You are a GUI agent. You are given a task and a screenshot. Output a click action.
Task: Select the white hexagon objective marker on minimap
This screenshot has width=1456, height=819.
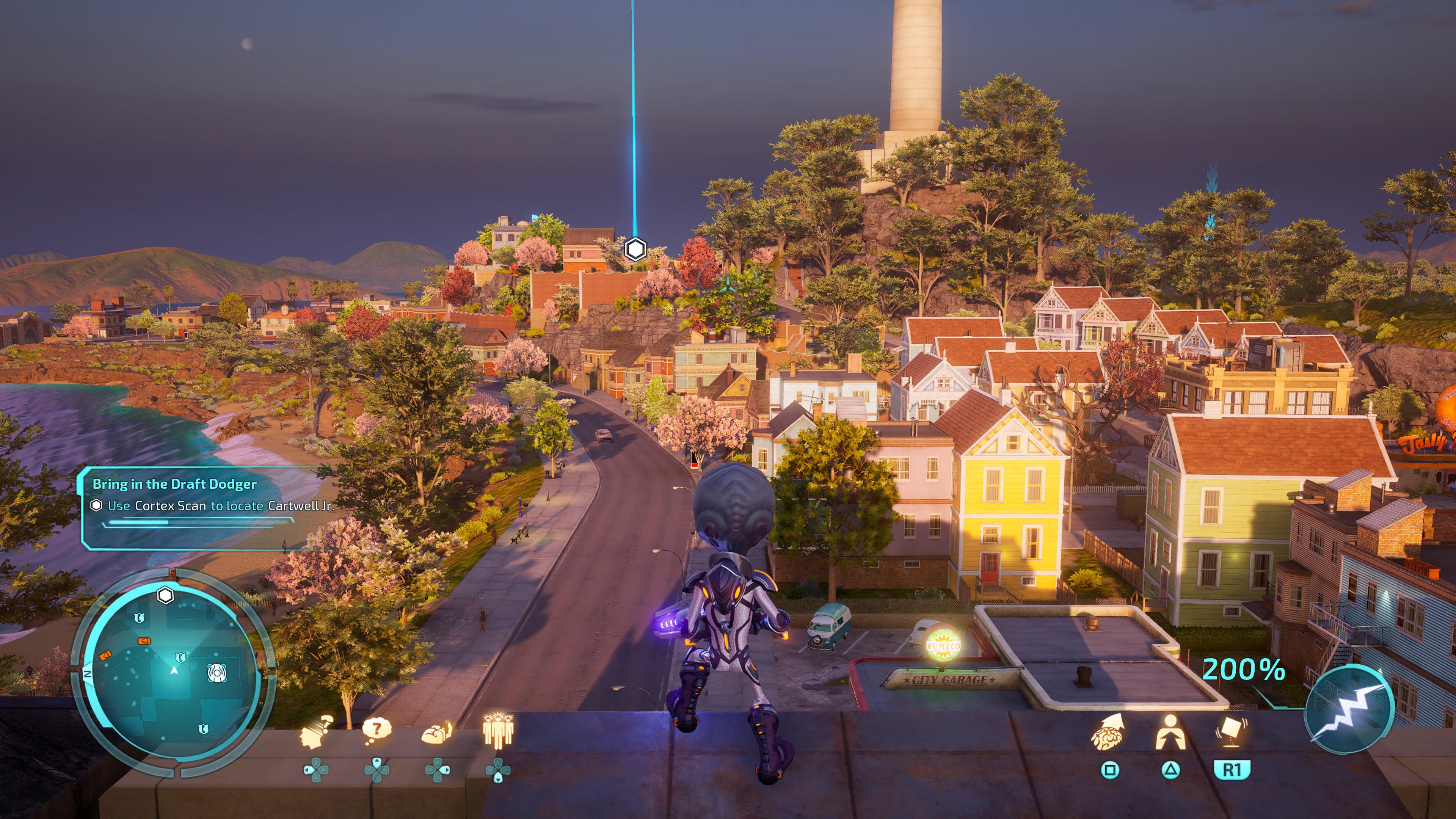point(165,595)
